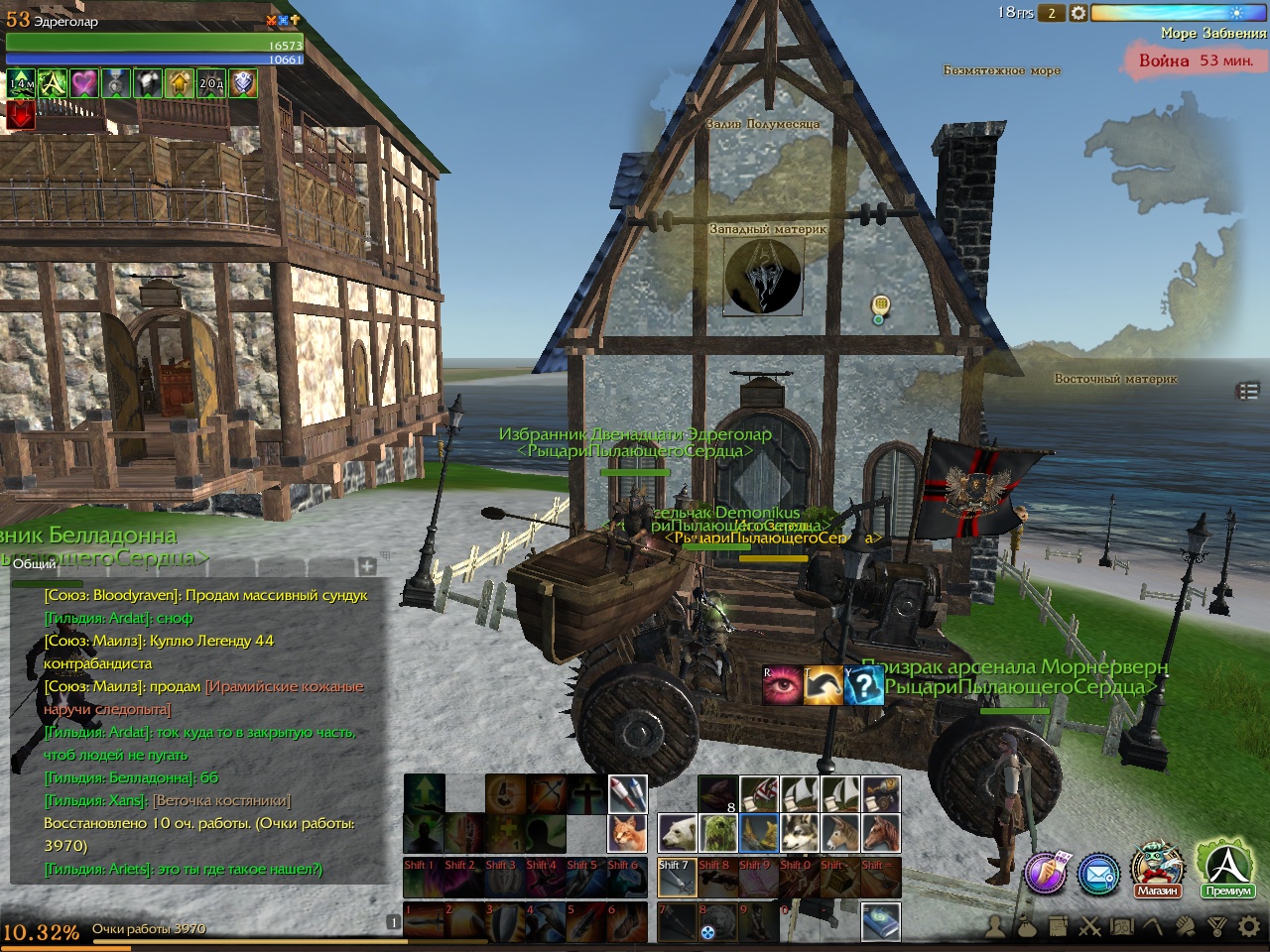The image size is (1270, 952).
Task: Summon the husky wolf mount
Action: pyautogui.click(x=800, y=834)
